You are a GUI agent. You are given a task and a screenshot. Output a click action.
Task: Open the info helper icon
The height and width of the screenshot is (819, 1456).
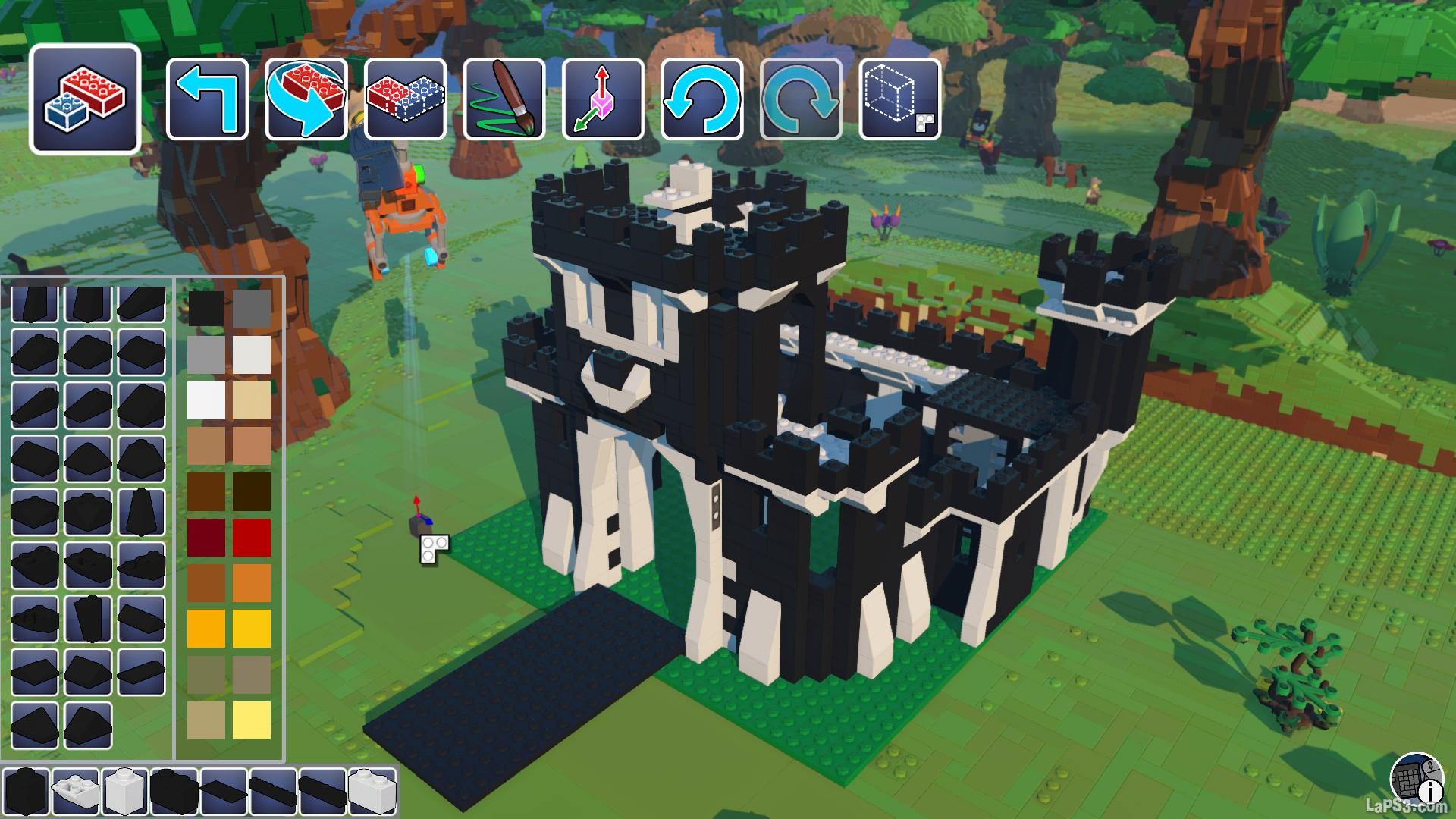tap(1417, 779)
